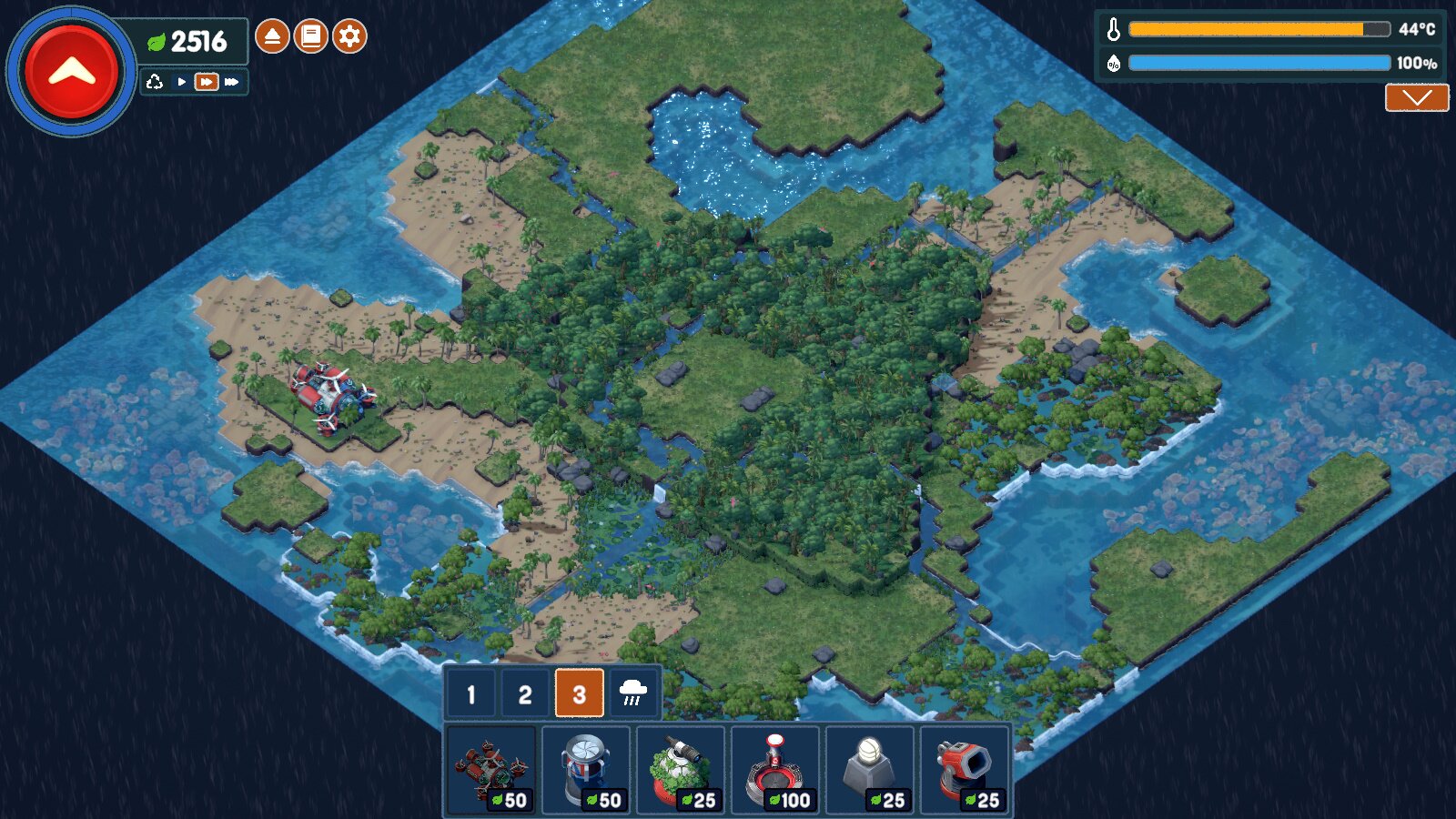
Task: Select the double fast-forward speed
Action: pyautogui.click(x=207, y=82)
